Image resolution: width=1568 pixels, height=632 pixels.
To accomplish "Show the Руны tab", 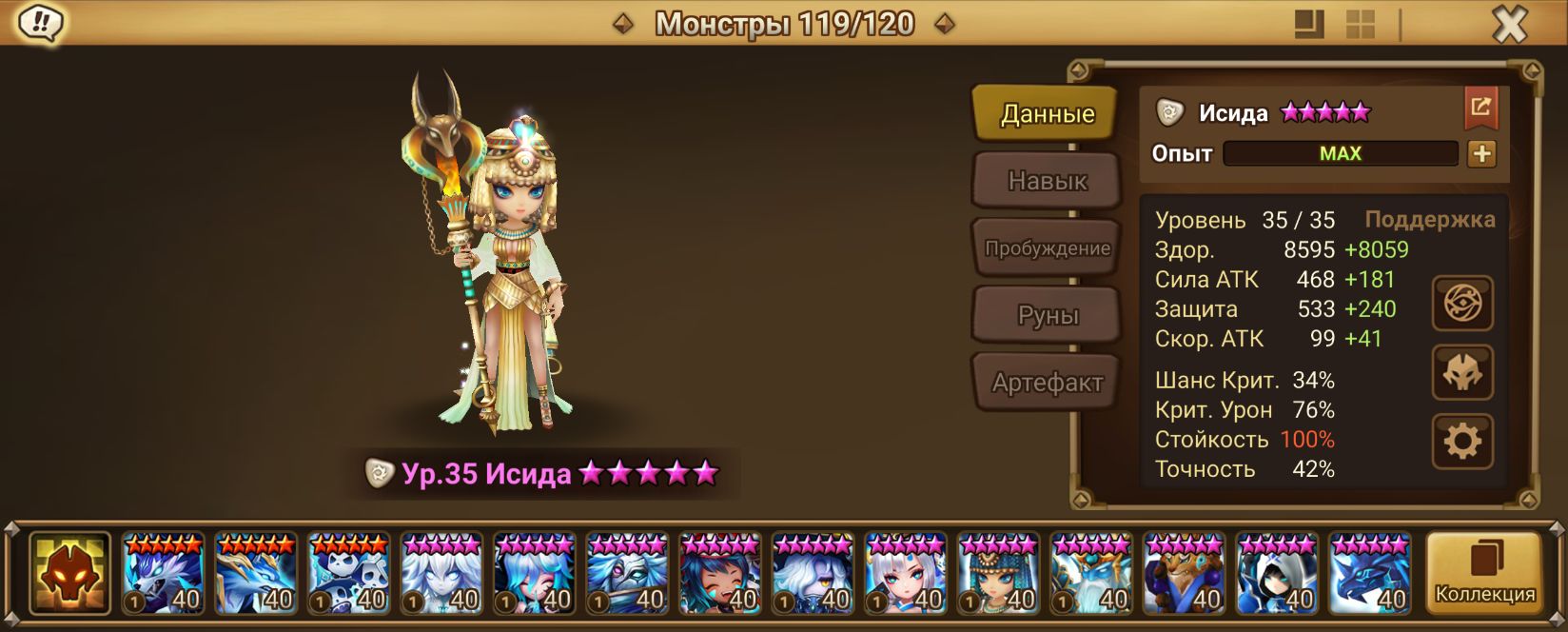I will 1047,315.
